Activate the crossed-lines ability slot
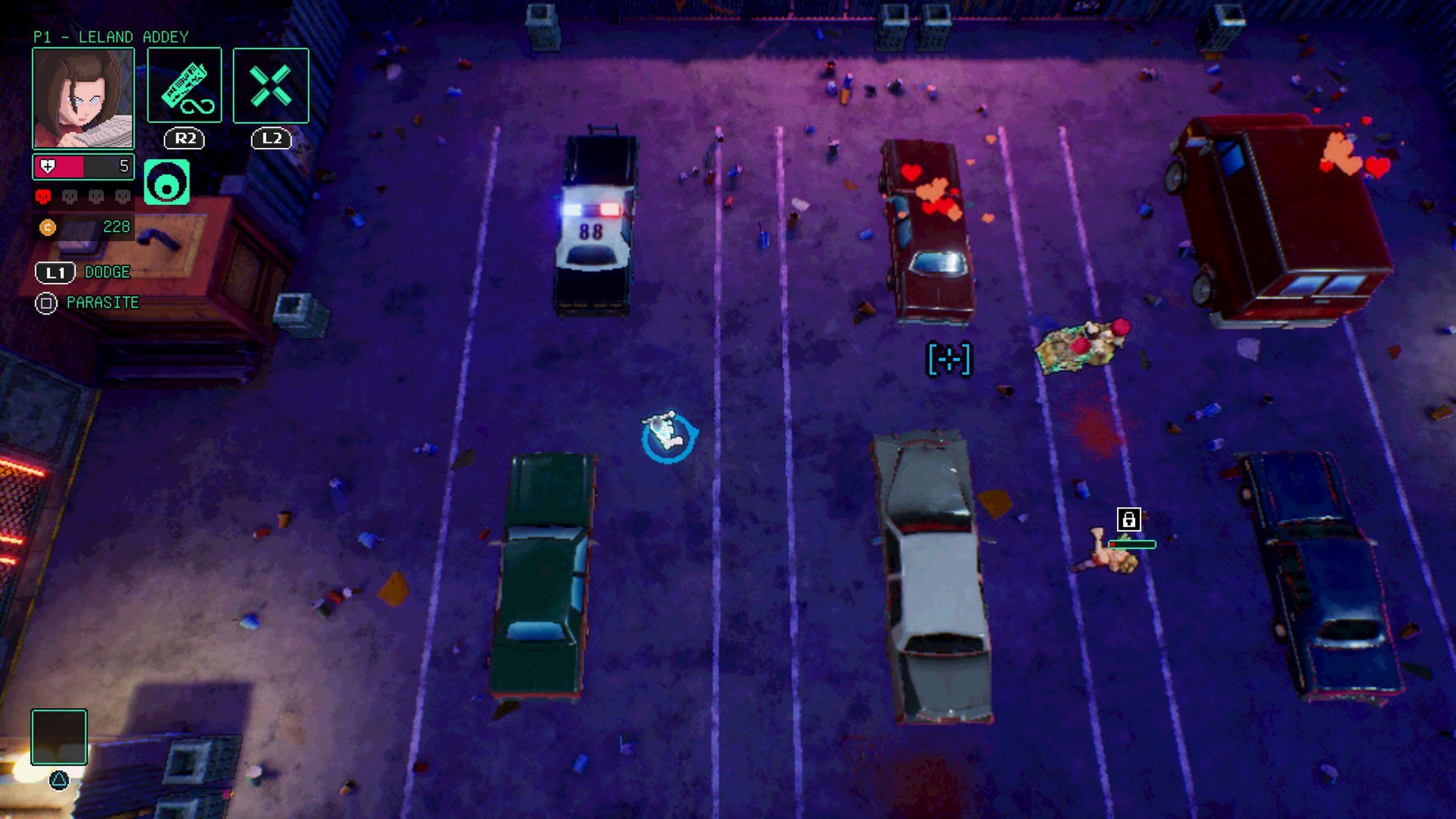 tap(271, 85)
